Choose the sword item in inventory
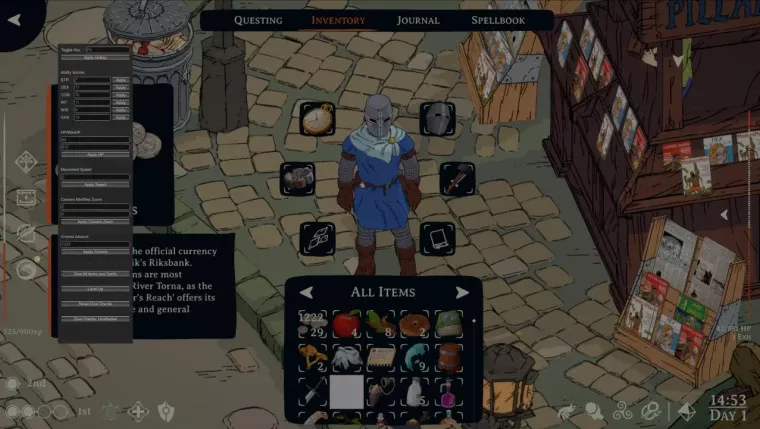 point(312,390)
